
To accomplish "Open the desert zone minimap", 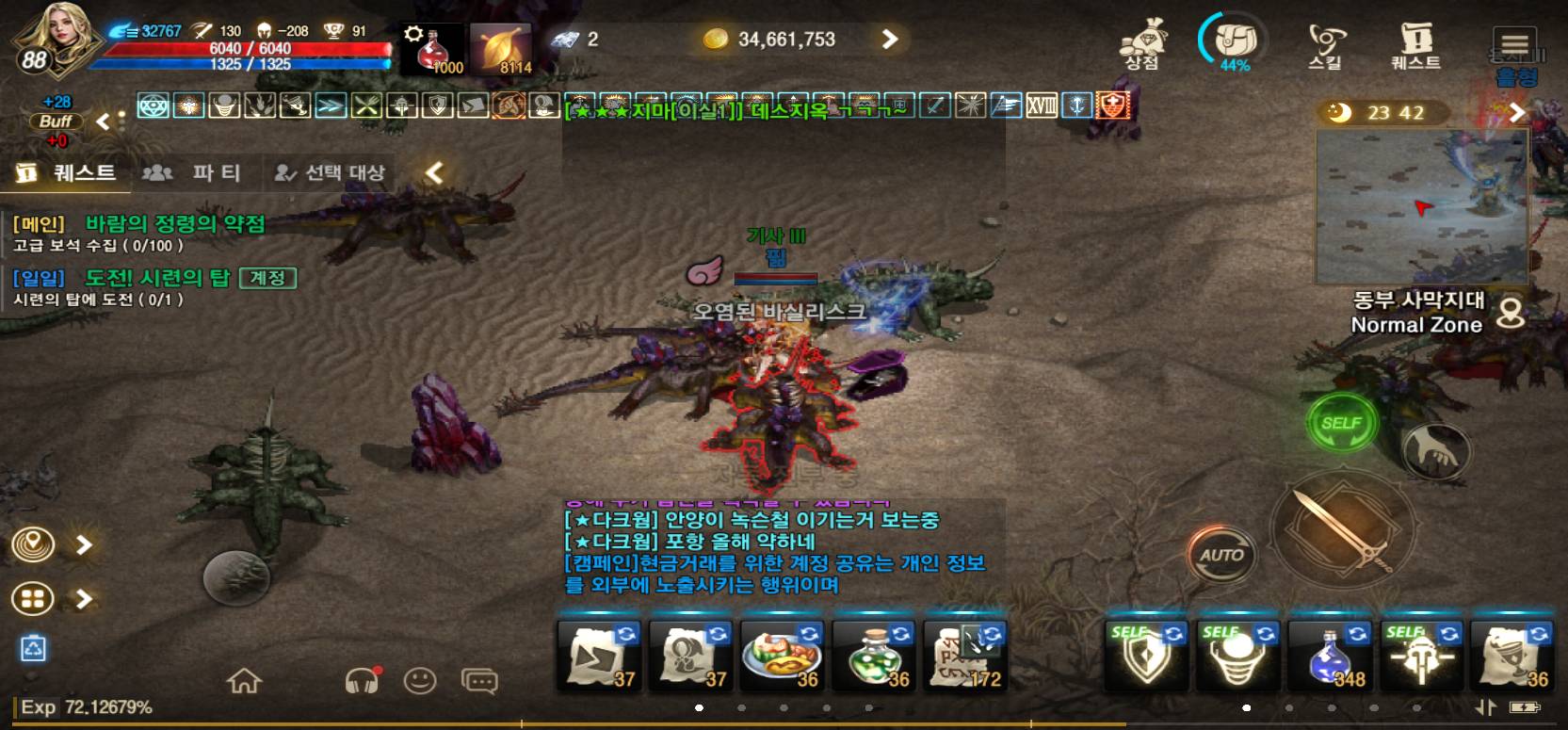I will 1420,207.
